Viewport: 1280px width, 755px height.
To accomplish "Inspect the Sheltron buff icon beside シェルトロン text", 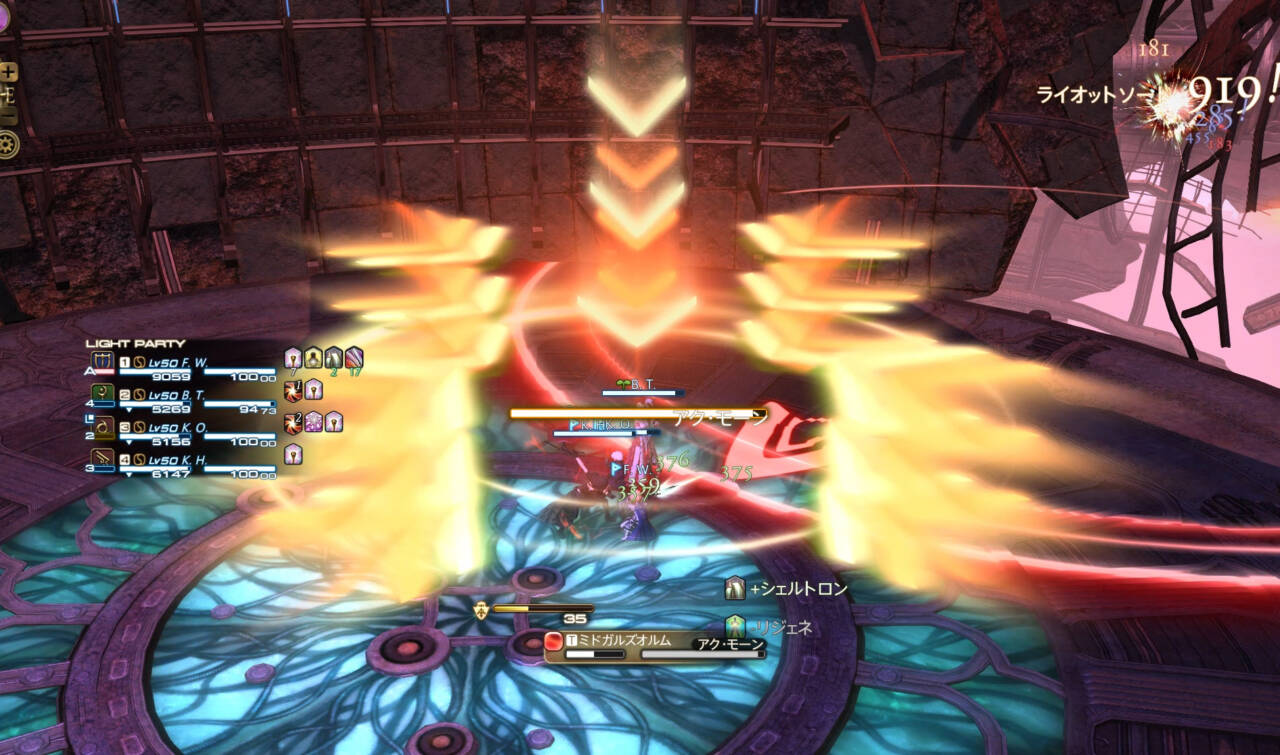I will coord(736,589).
